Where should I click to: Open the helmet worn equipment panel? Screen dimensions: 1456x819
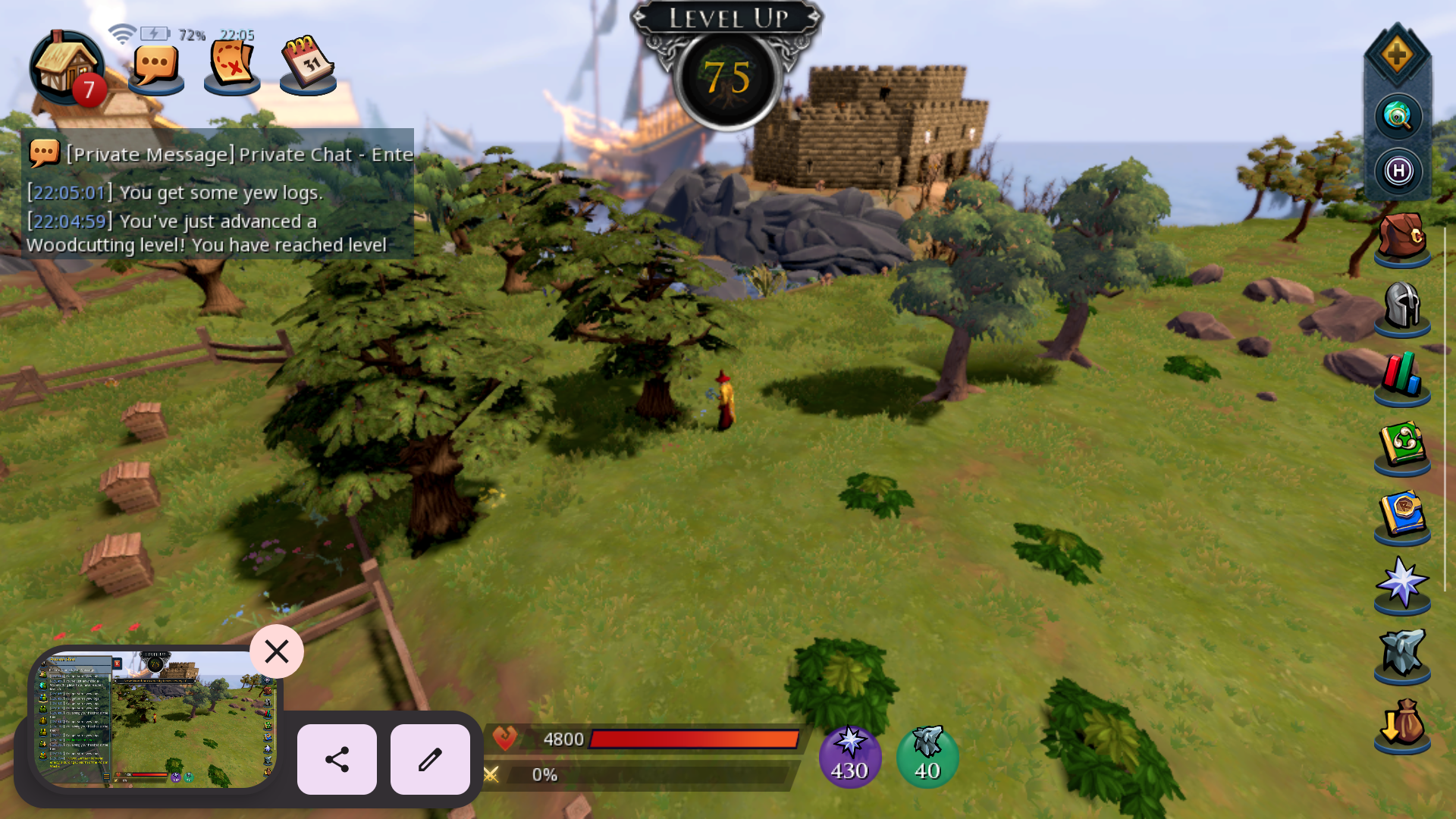(1402, 307)
